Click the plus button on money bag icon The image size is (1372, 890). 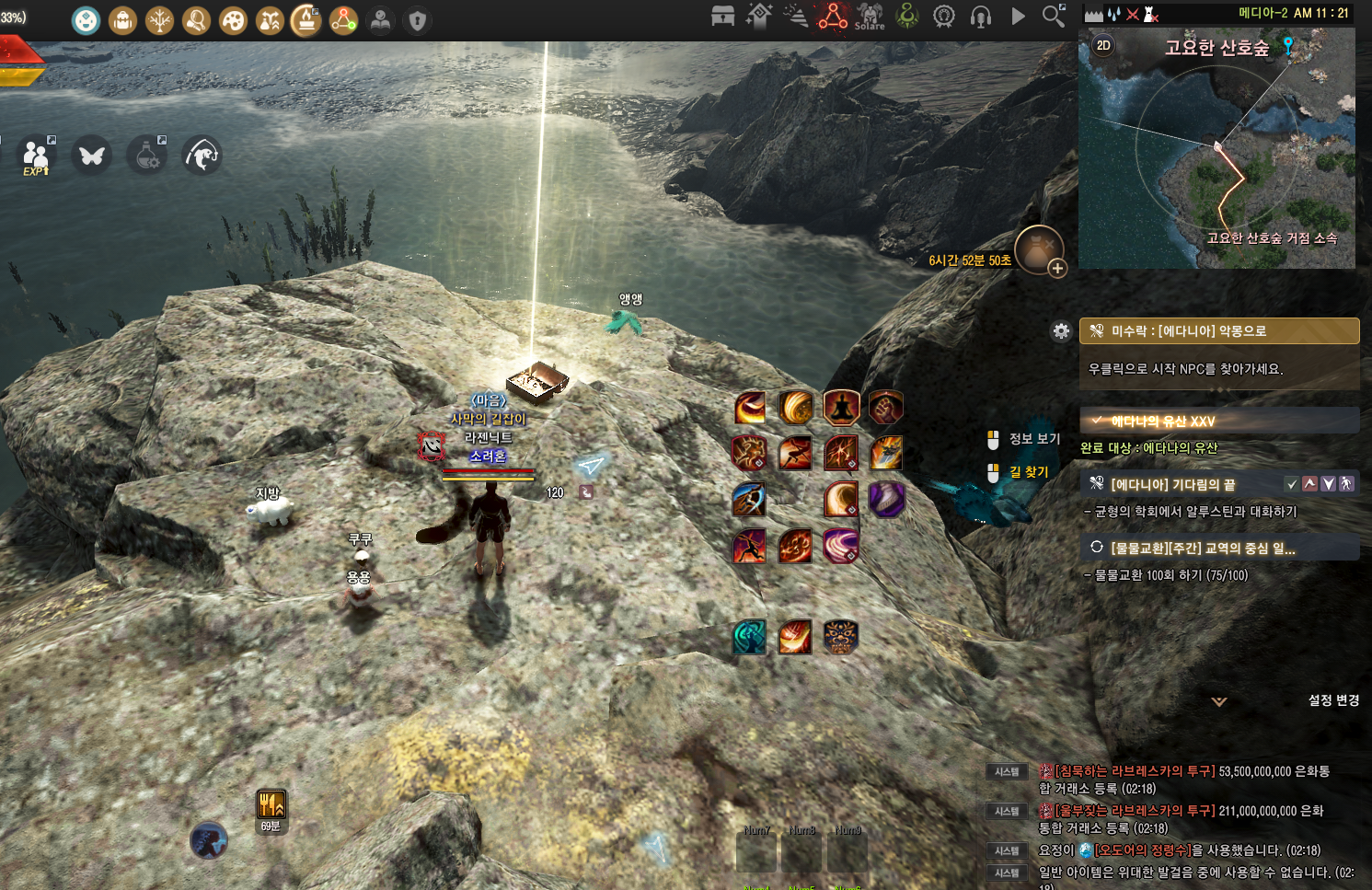(x=1057, y=269)
